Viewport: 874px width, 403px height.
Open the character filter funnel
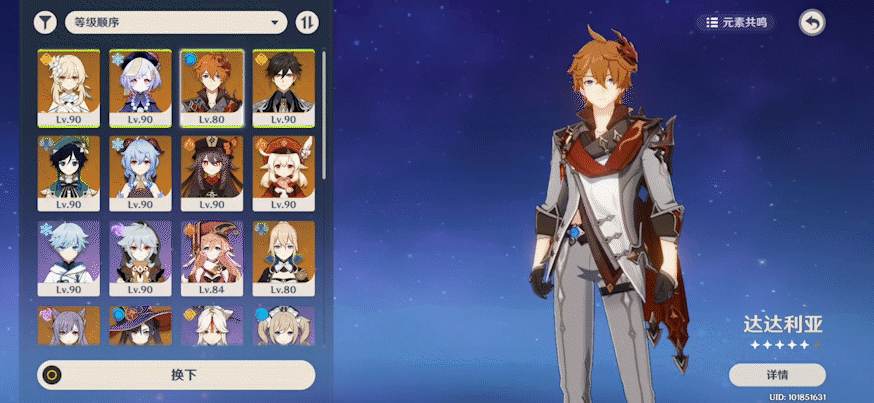45,22
